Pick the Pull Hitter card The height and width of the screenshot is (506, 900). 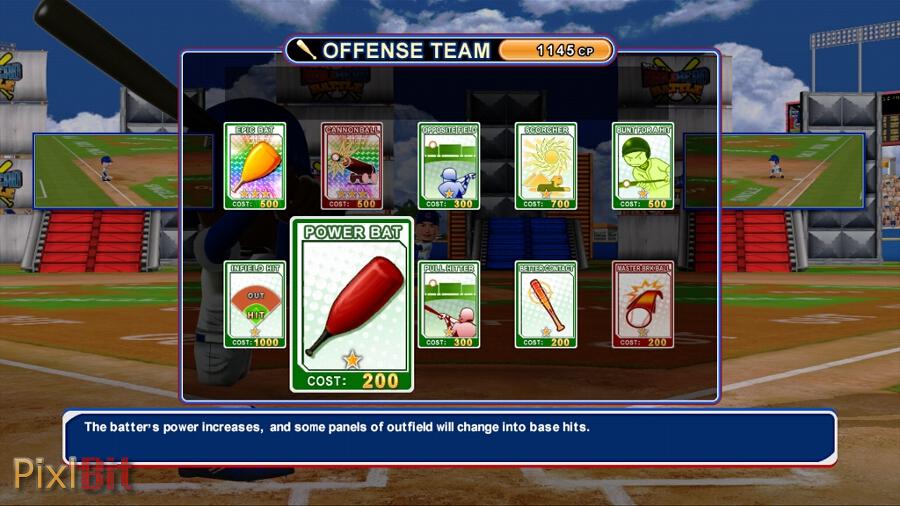[x=448, y=304]
